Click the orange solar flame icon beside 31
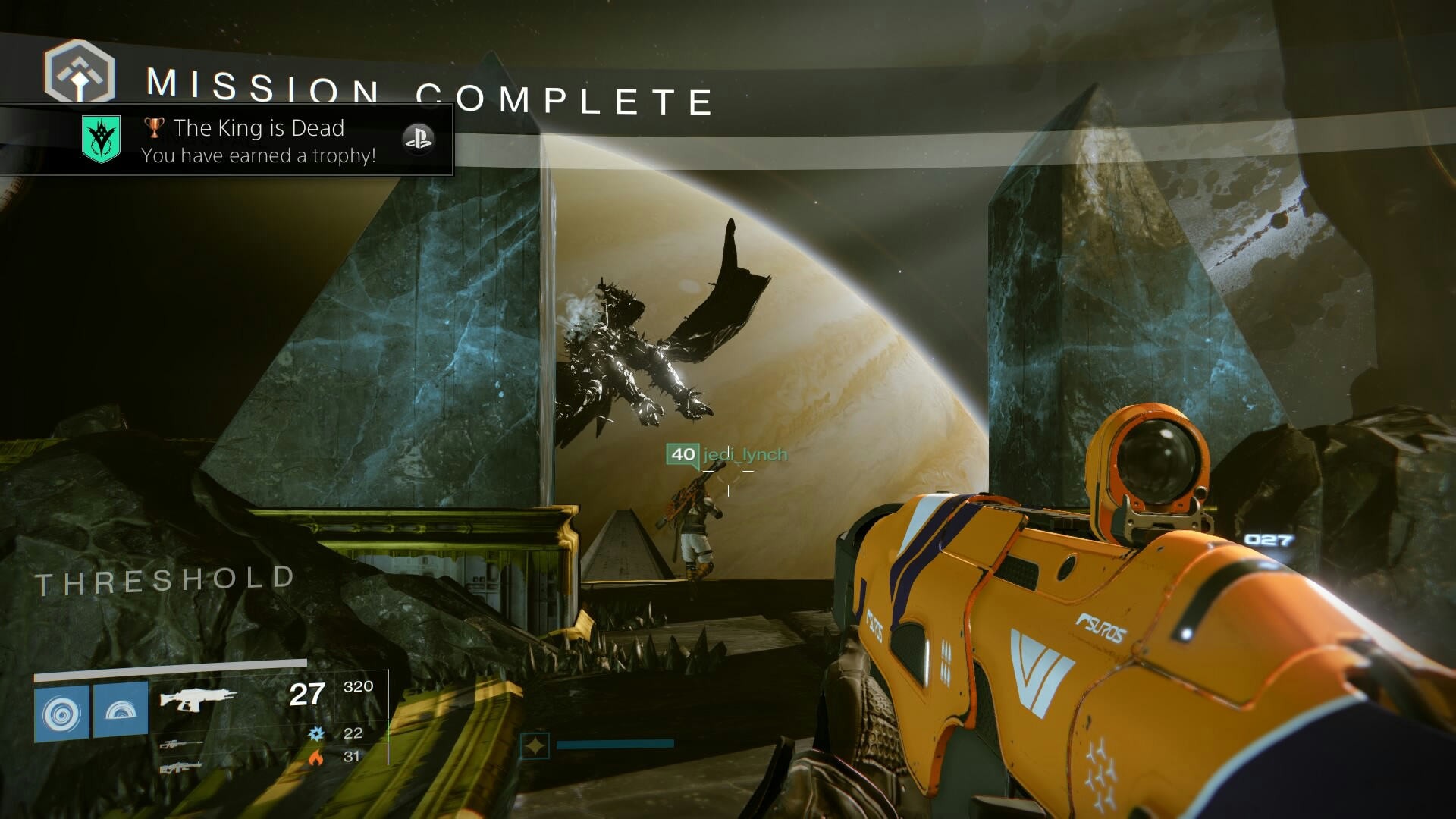The height and width of the screenshot is (819, 1456). point(317,757)
